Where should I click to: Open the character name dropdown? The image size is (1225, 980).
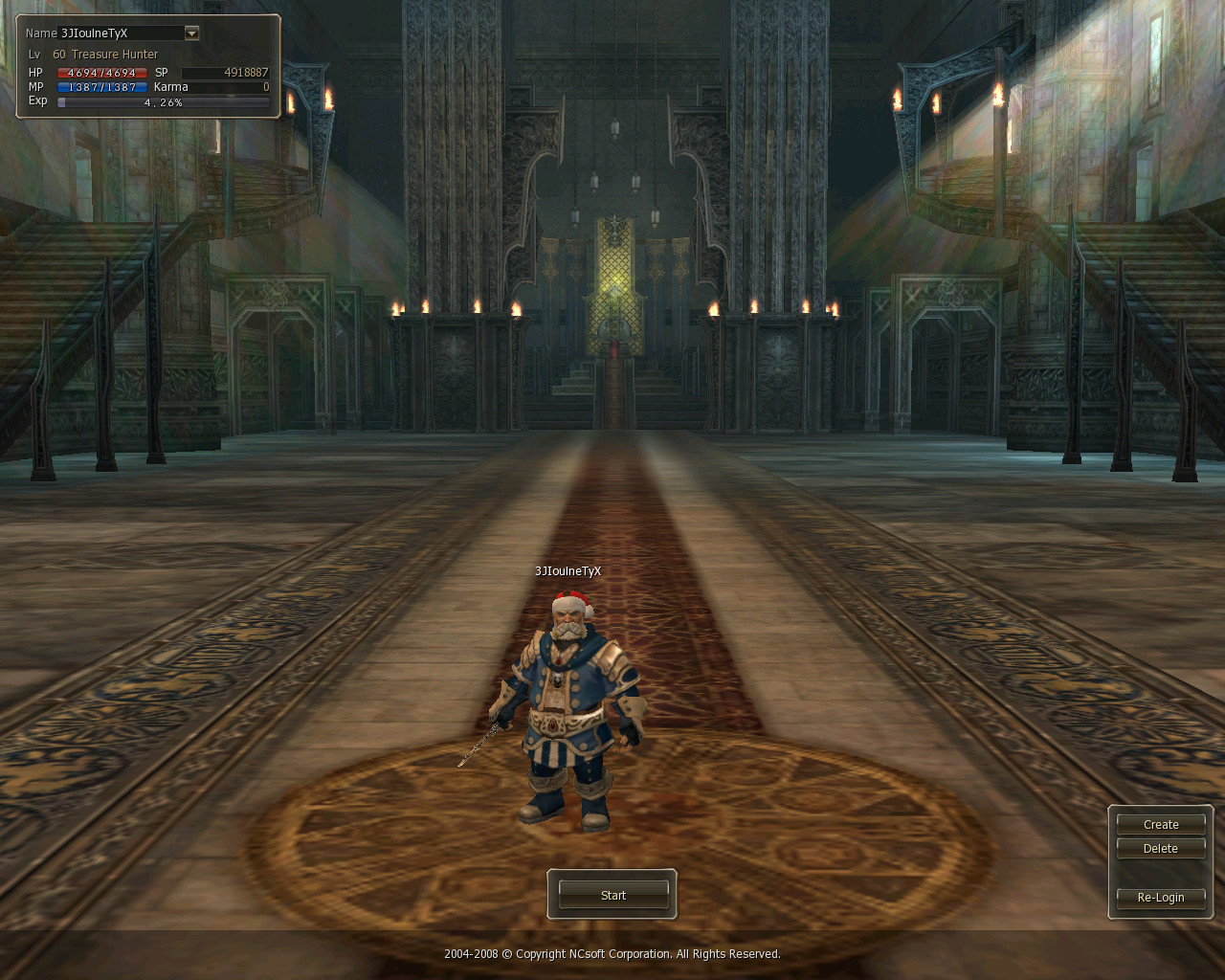point(191,33)
